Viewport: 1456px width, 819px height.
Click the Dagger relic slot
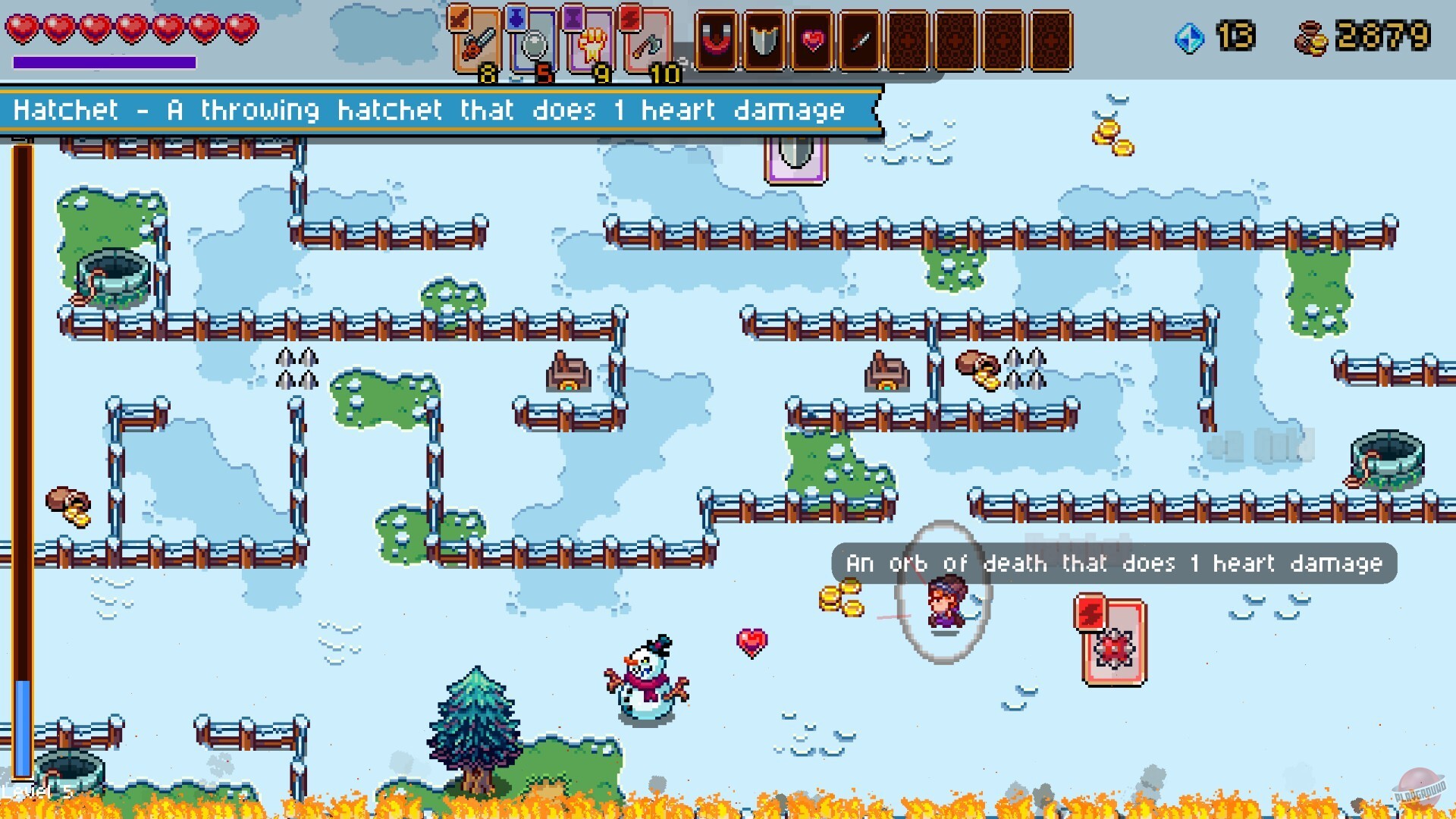point(859,42)
